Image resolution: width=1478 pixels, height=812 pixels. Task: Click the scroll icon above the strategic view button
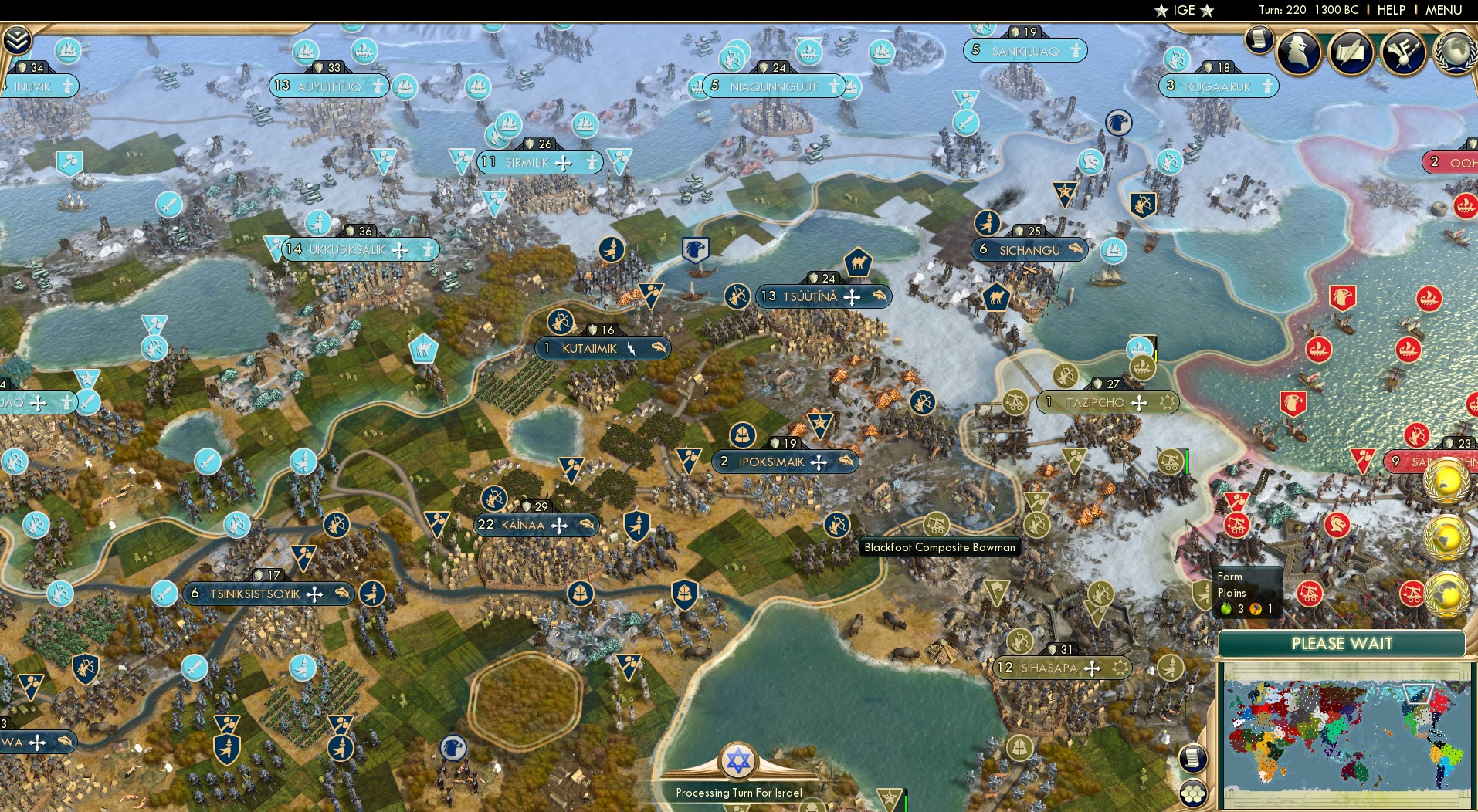[x=1194, y=756]
